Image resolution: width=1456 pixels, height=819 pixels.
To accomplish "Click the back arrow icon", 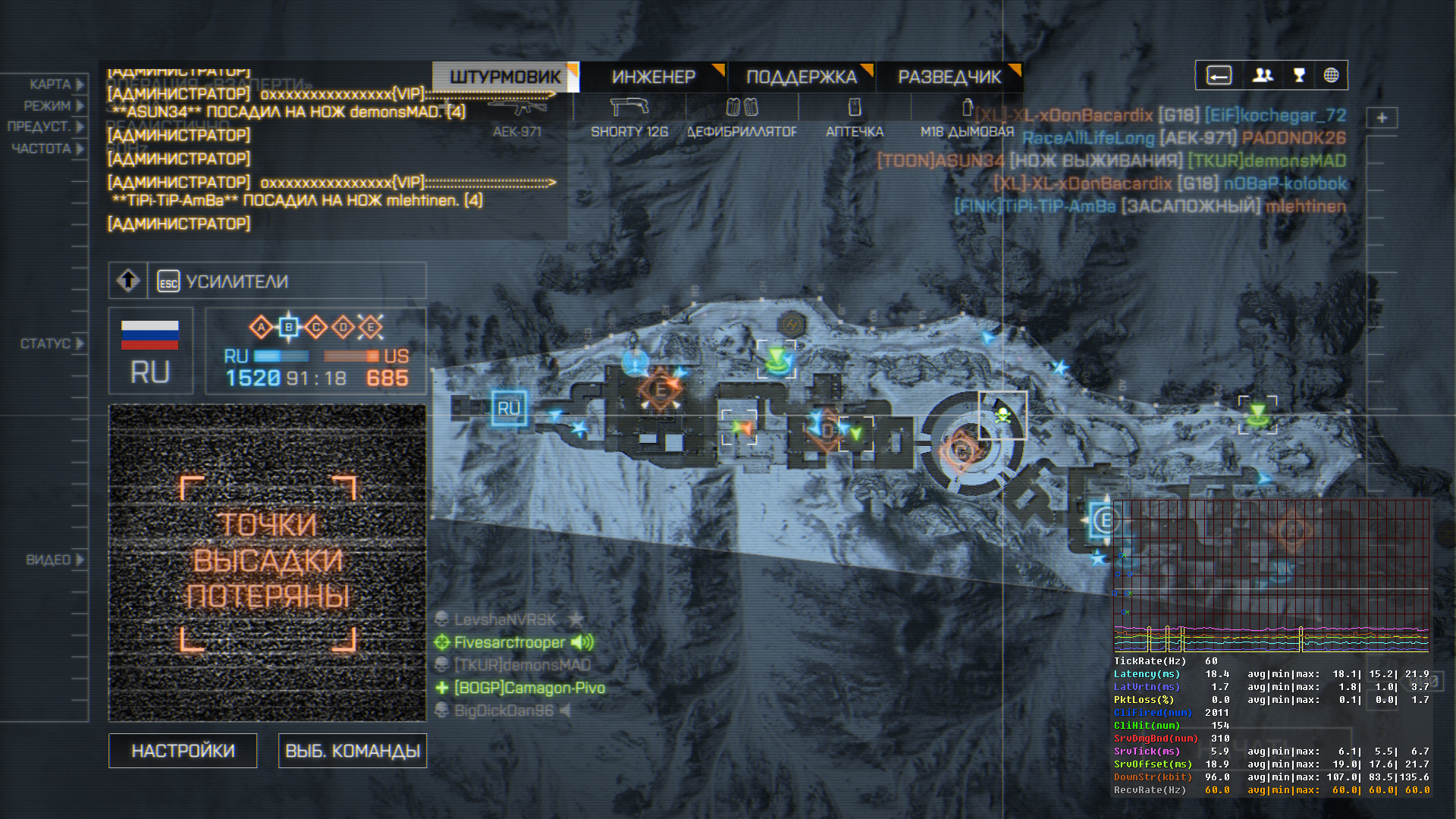I will pos(1219,75).
